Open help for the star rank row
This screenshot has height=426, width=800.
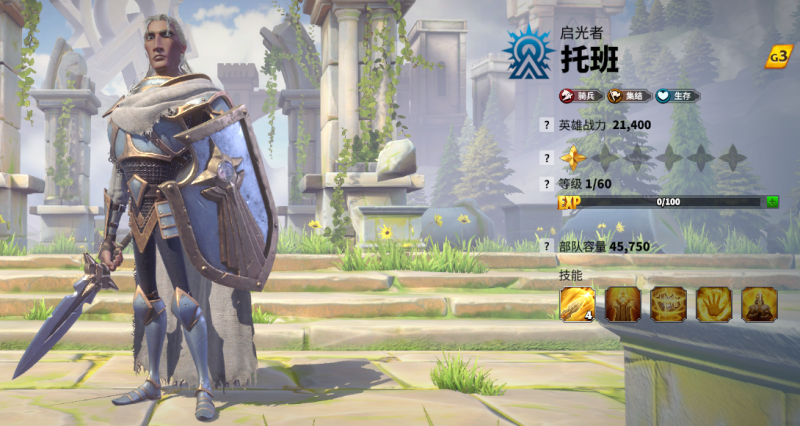click(x=546, y=157)
